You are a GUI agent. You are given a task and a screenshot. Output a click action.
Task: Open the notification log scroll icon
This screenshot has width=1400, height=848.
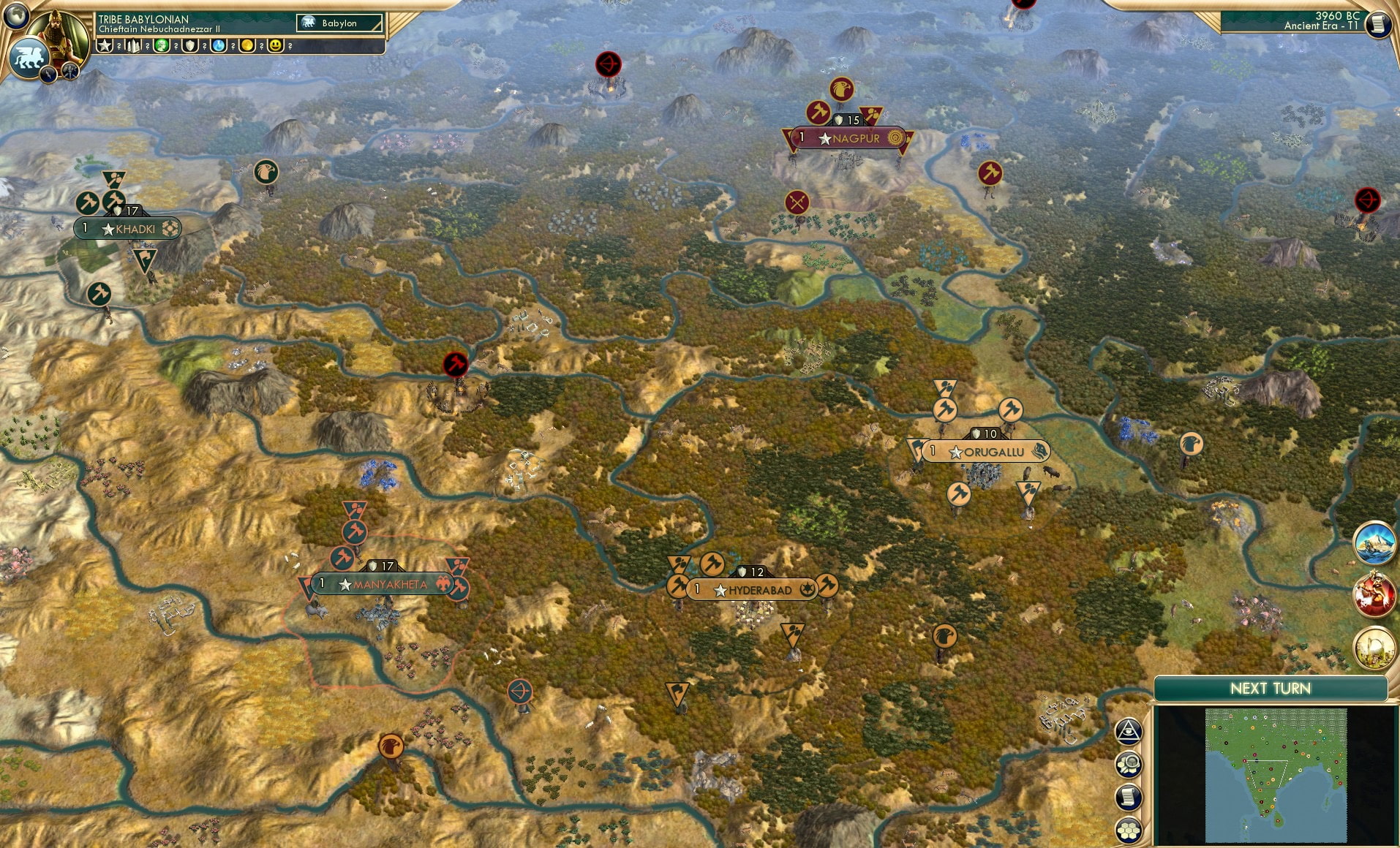point(1129,798)
